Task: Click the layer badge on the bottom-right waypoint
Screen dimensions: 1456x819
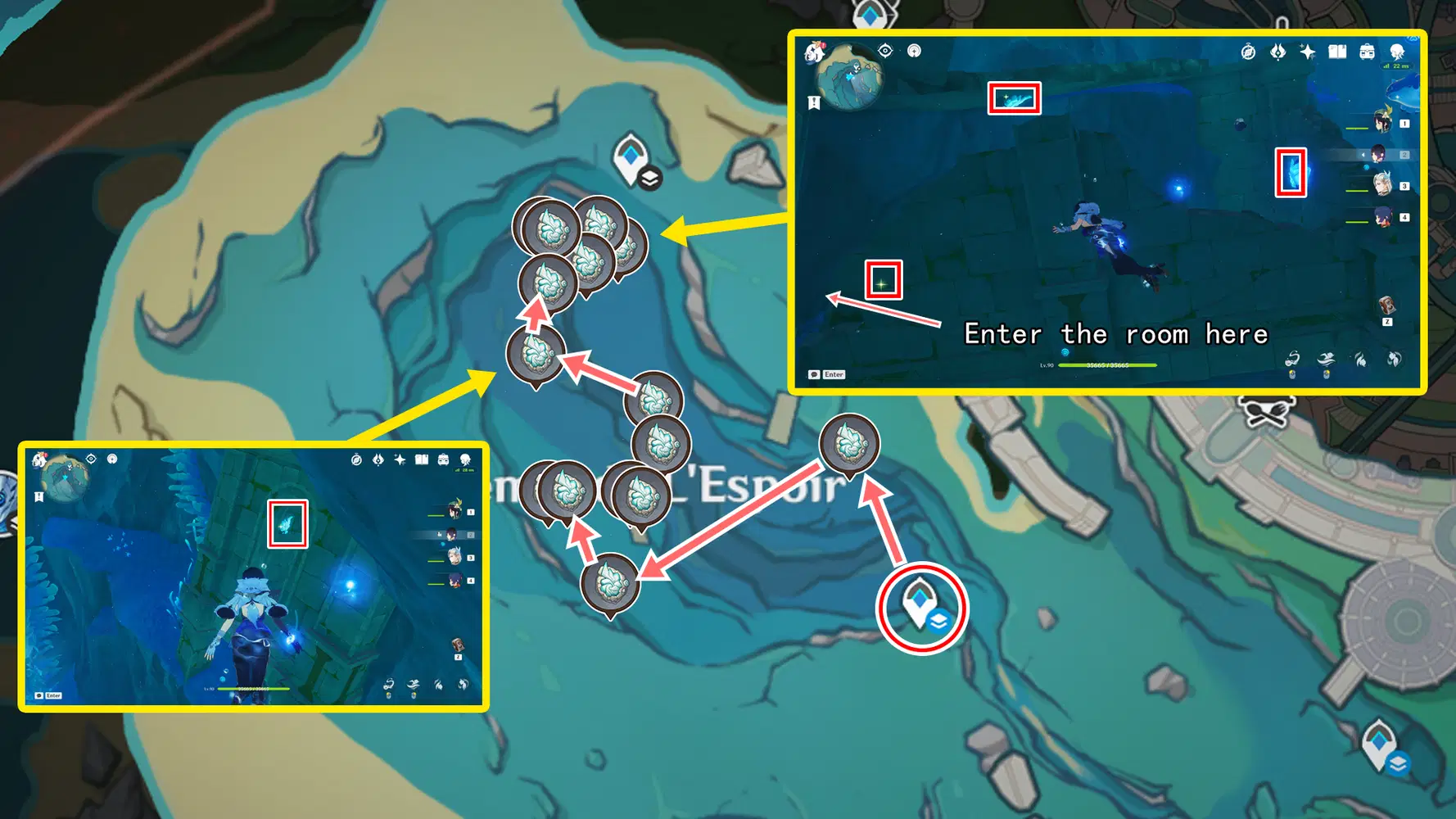Action: 1397,763
